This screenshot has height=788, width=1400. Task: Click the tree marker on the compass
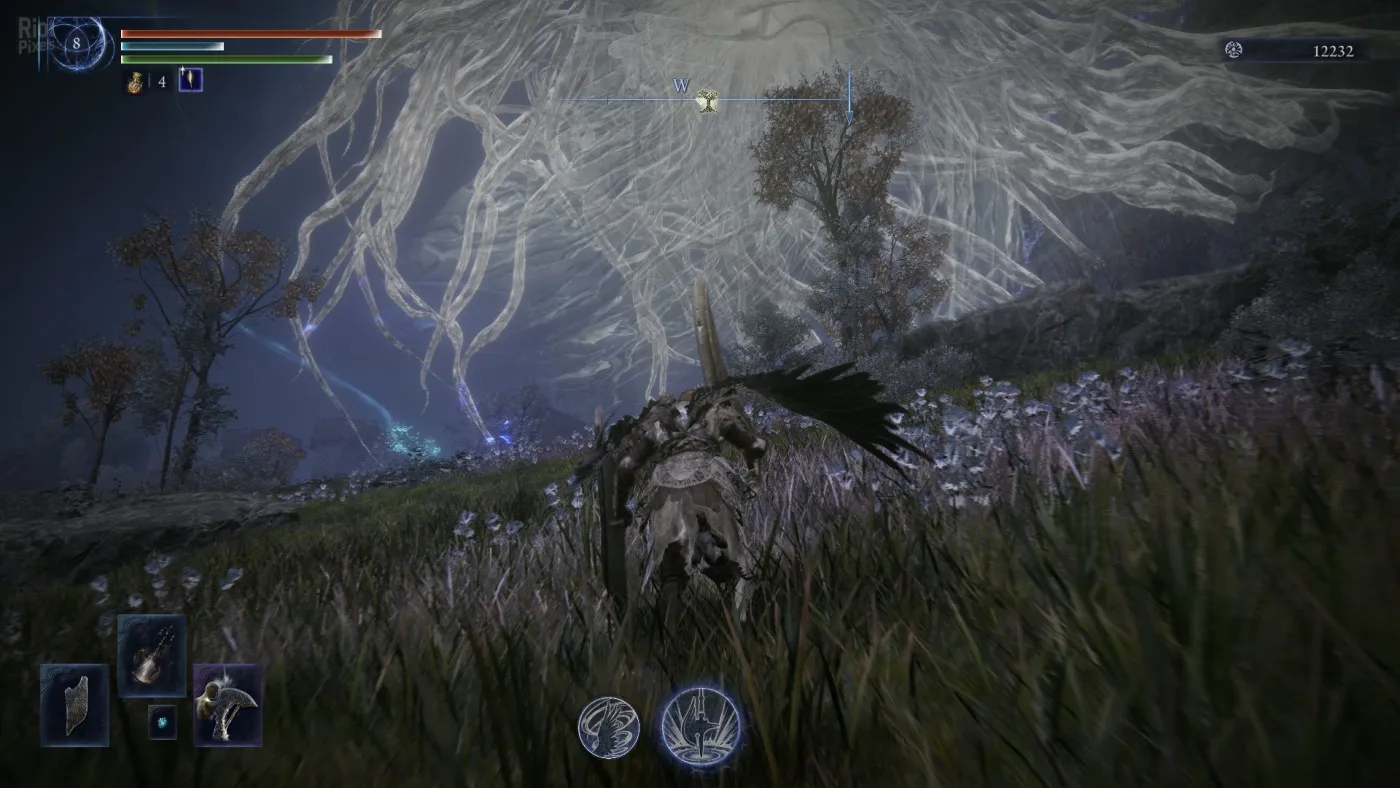[x=708, y=99]
